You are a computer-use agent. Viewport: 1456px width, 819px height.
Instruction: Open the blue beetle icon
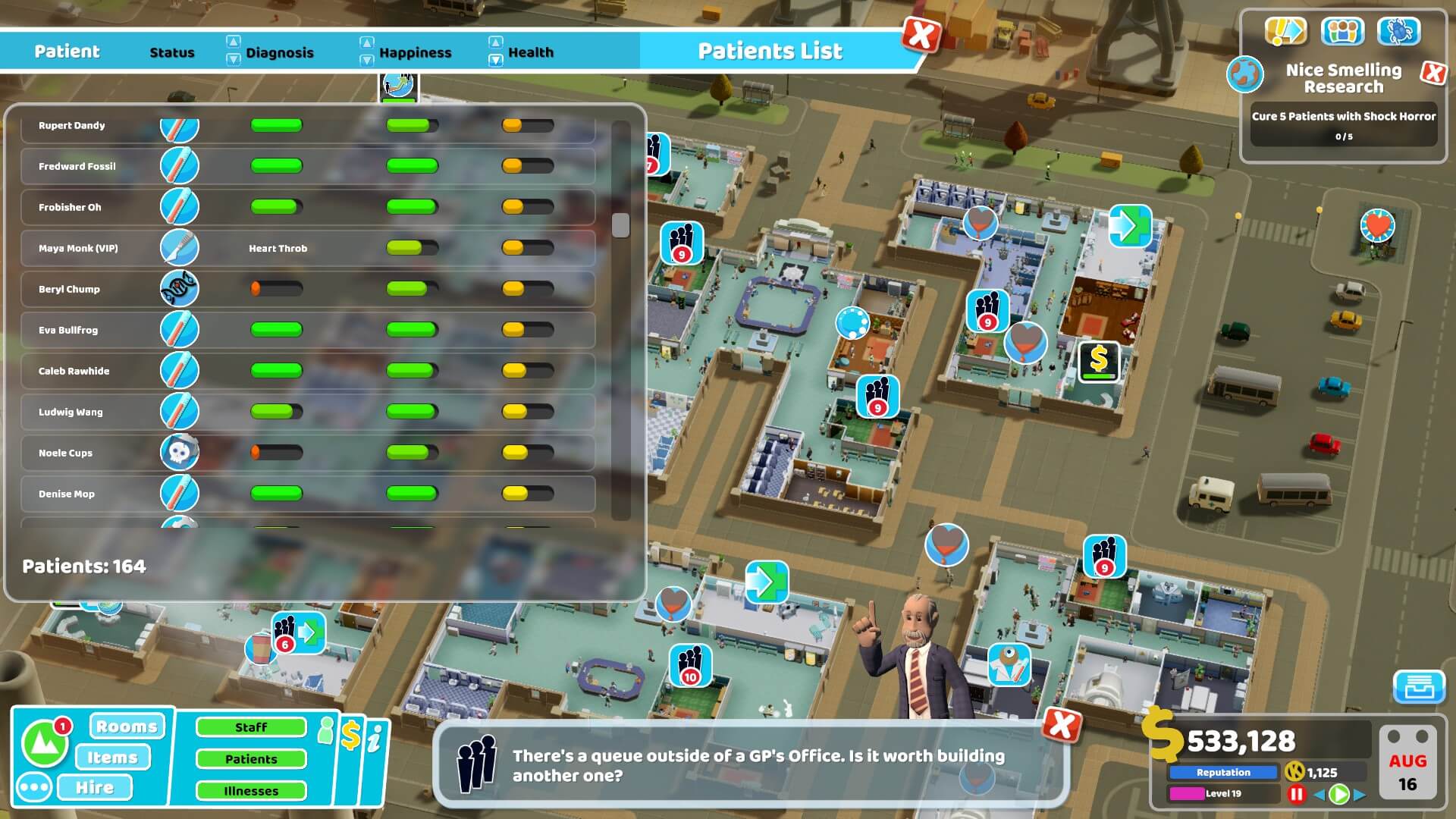(1399, 31)
